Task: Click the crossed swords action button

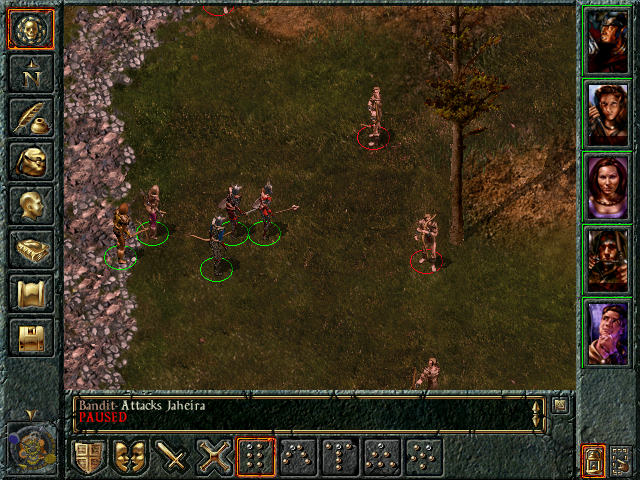Action: coord(215,456)
